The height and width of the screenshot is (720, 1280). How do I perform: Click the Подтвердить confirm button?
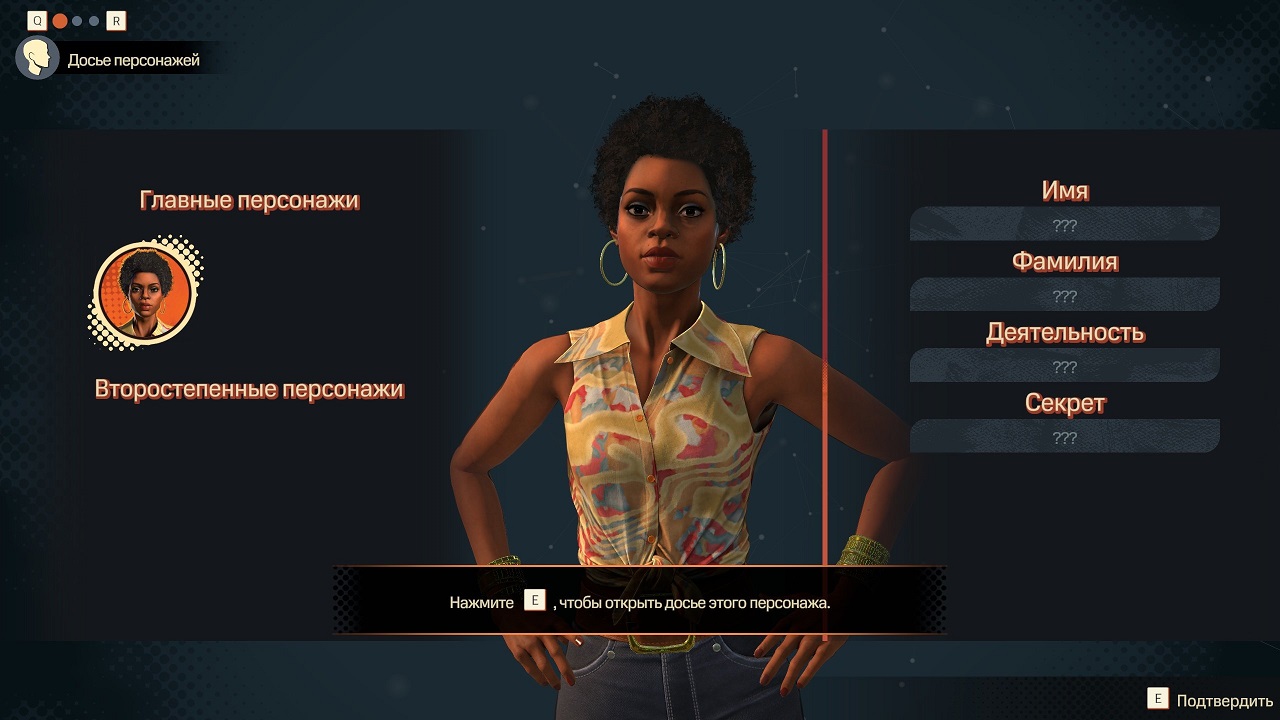pyautogui.click(x=1210, y=700)
